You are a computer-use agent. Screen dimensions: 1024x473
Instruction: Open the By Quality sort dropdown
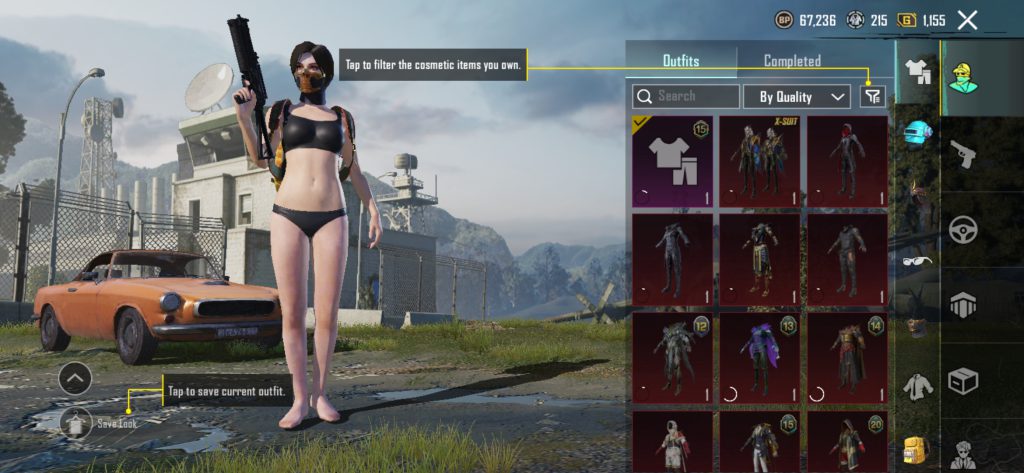[797, 97]
